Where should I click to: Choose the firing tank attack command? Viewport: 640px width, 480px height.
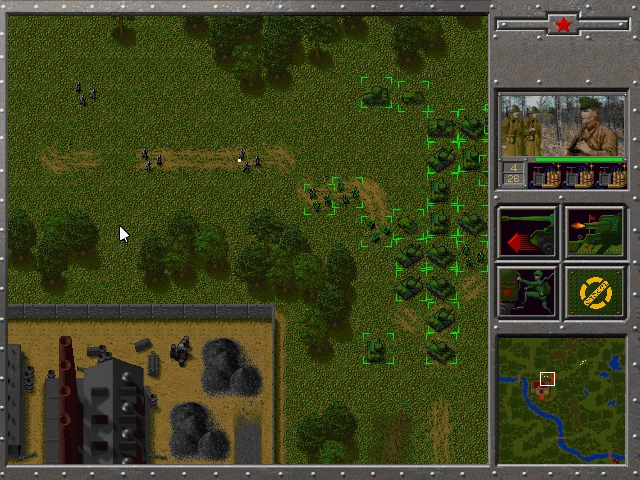pyautogui.click(x=595, y=233)
